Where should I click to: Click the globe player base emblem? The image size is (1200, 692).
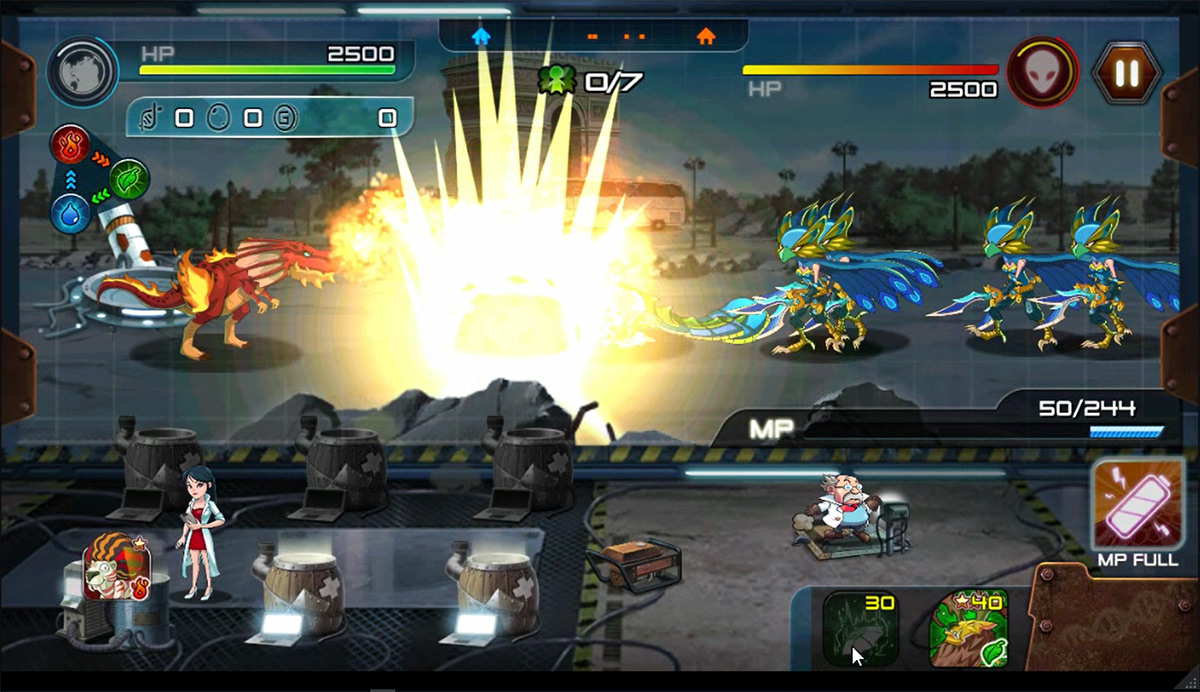pos(82,73)
